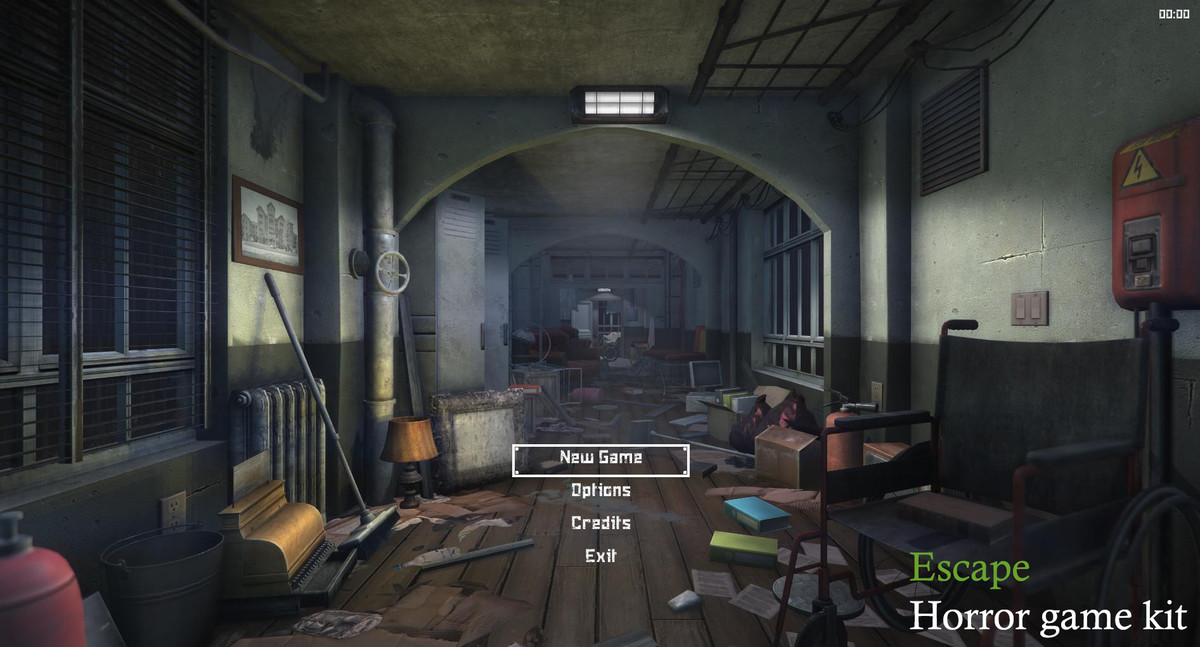View the Credits screen
Image resolution: width=1200 pixels, height=647 pixels.
click(x=600, y=523)
